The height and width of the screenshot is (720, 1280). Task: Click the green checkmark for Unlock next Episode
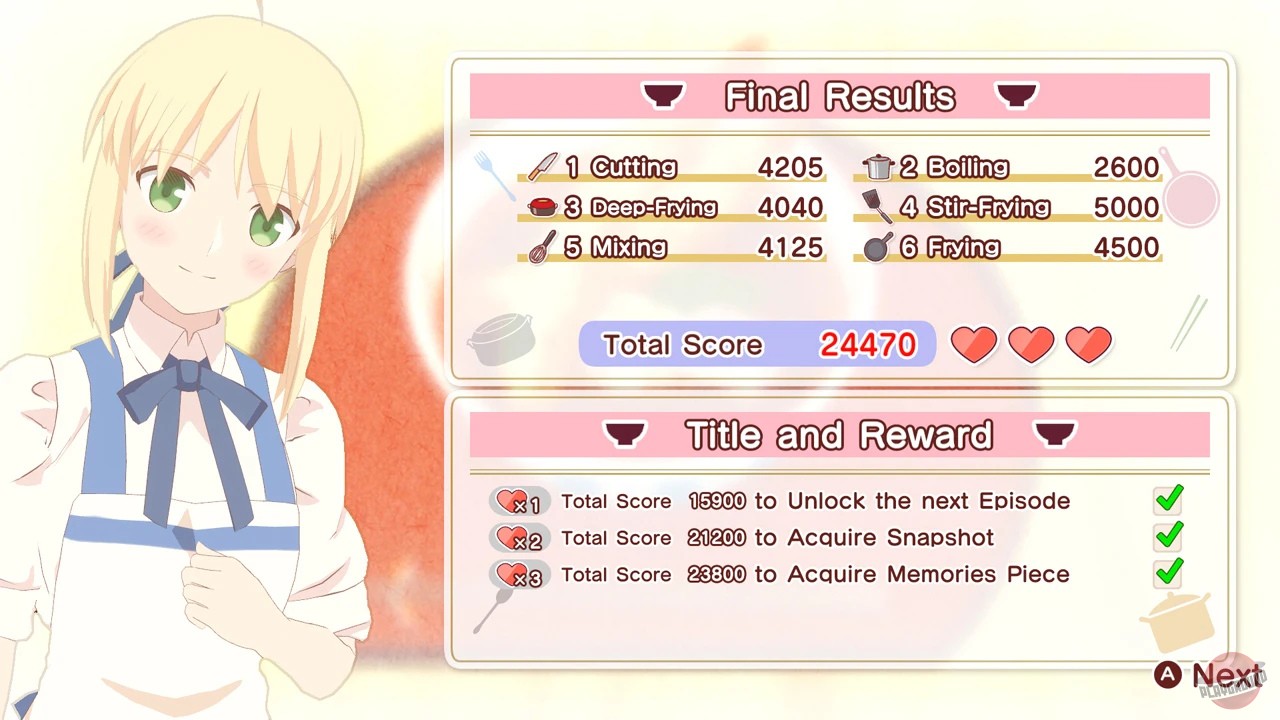pyautogui.click(x=1168, y=500)
